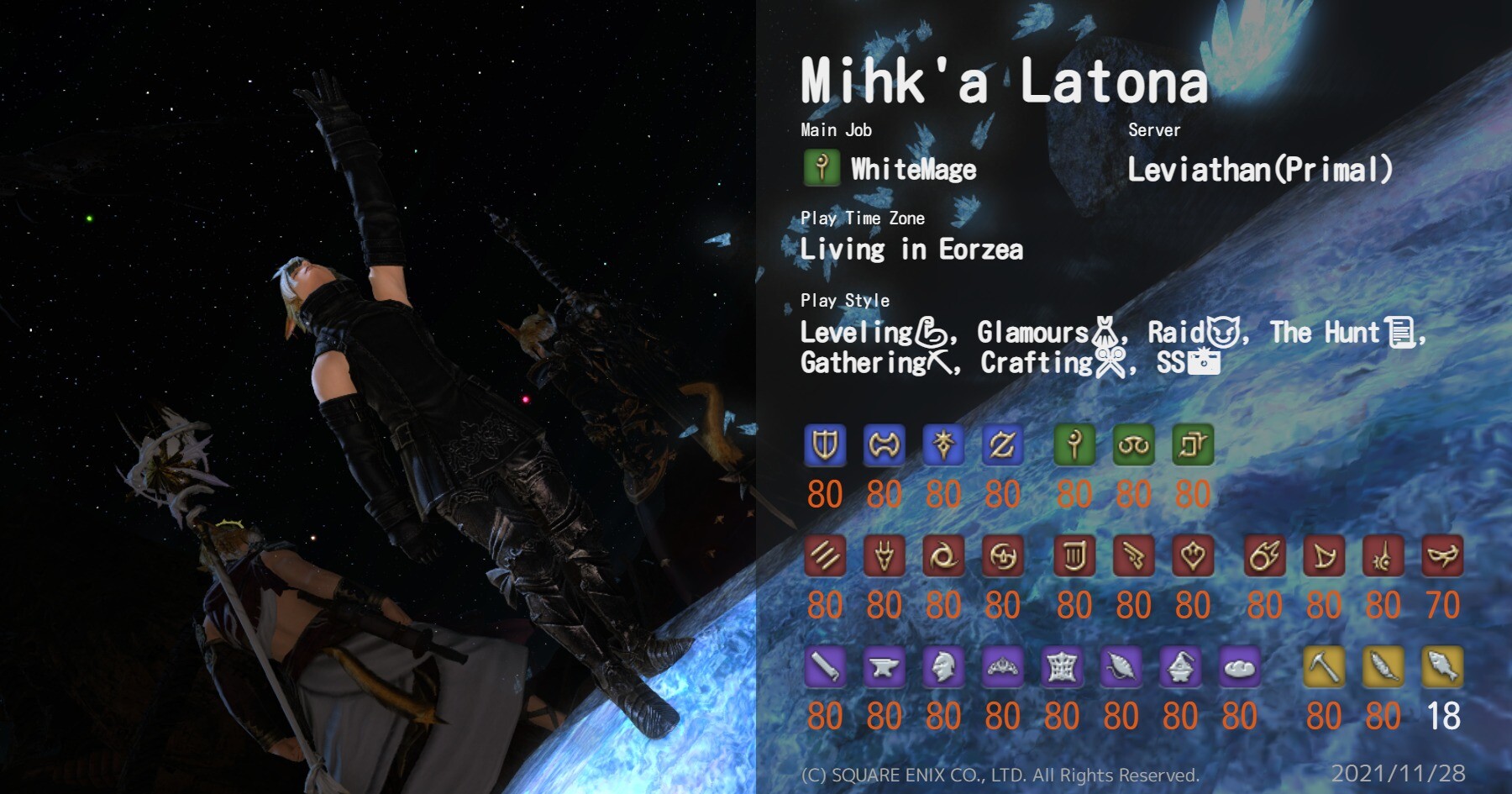Click the Miner pickaxe icon
The width and height of the screenshot is (1512, 794).
coord(1324,667)
